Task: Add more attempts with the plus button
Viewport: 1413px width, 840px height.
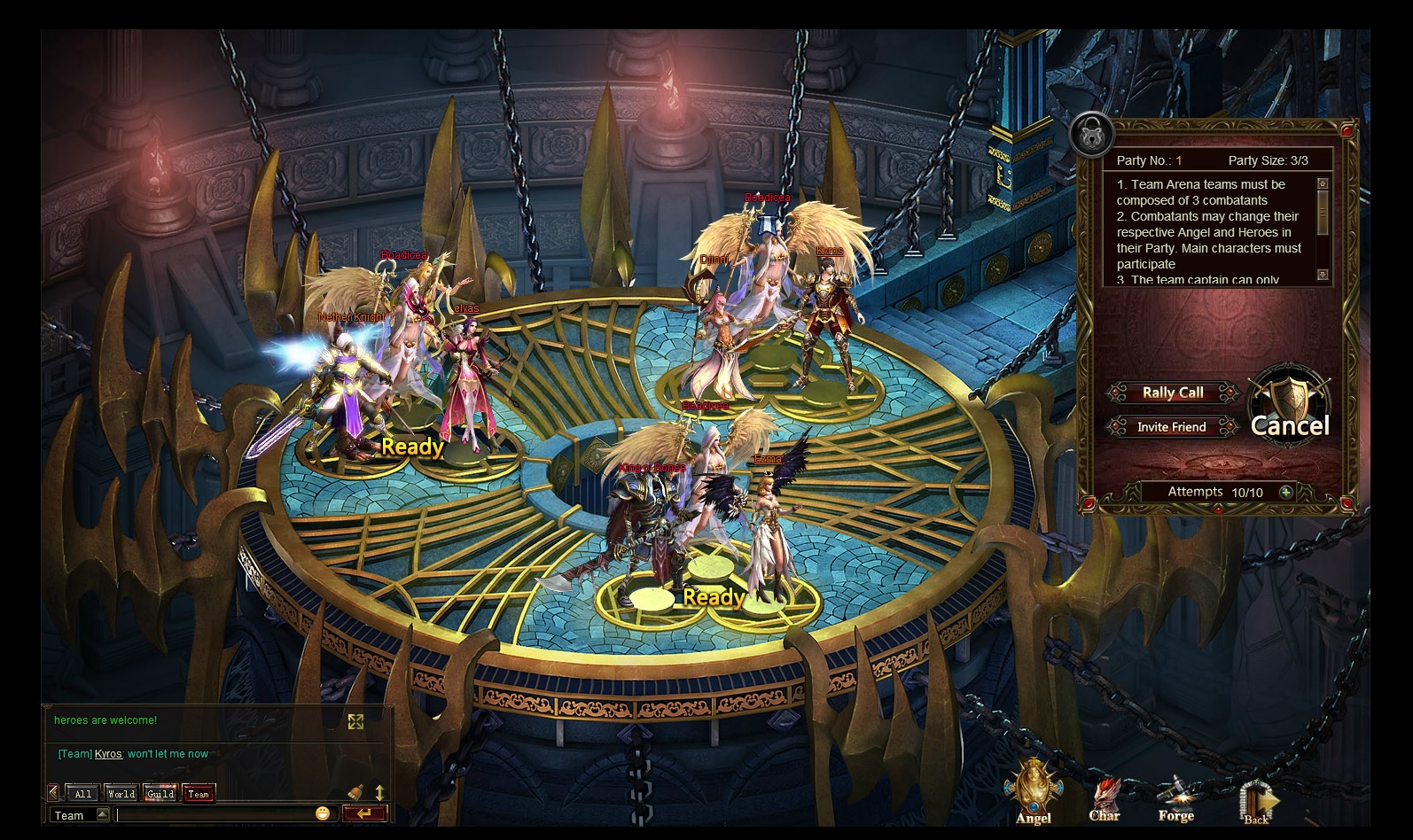Action: 1286,492
